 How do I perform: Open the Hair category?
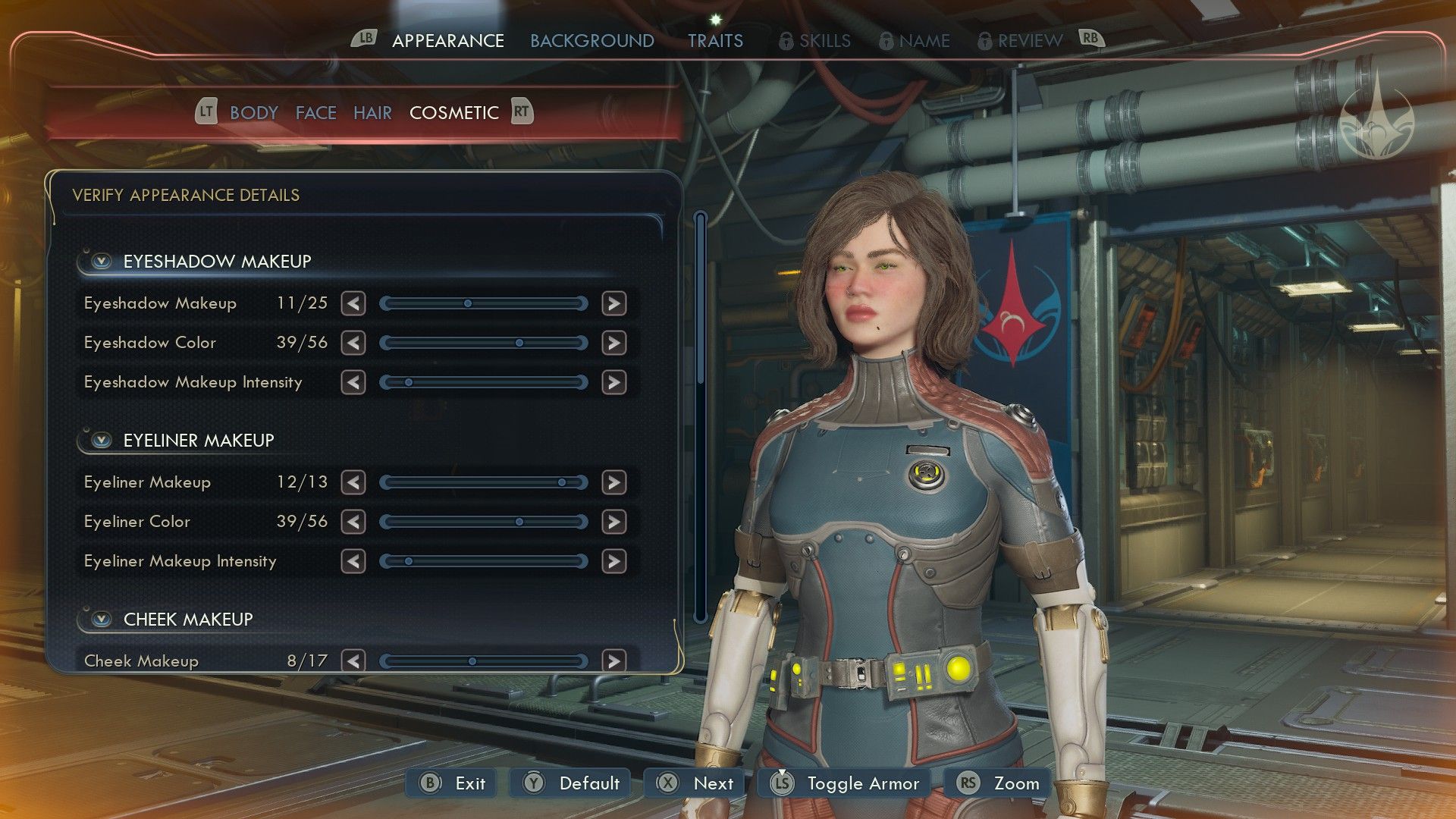coord(372,113)
